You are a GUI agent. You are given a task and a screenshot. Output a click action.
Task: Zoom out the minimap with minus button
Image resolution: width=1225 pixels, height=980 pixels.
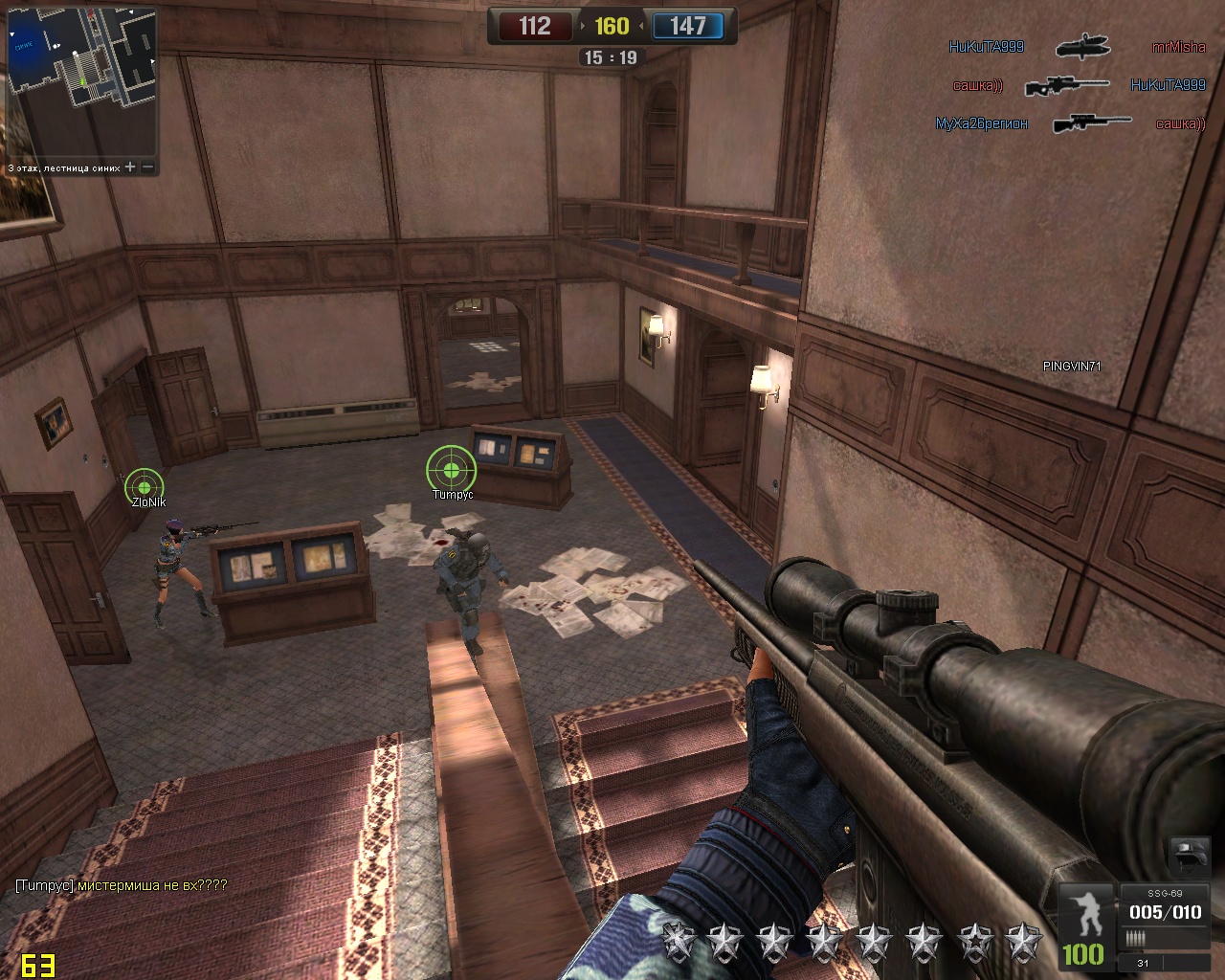[148, 167]
